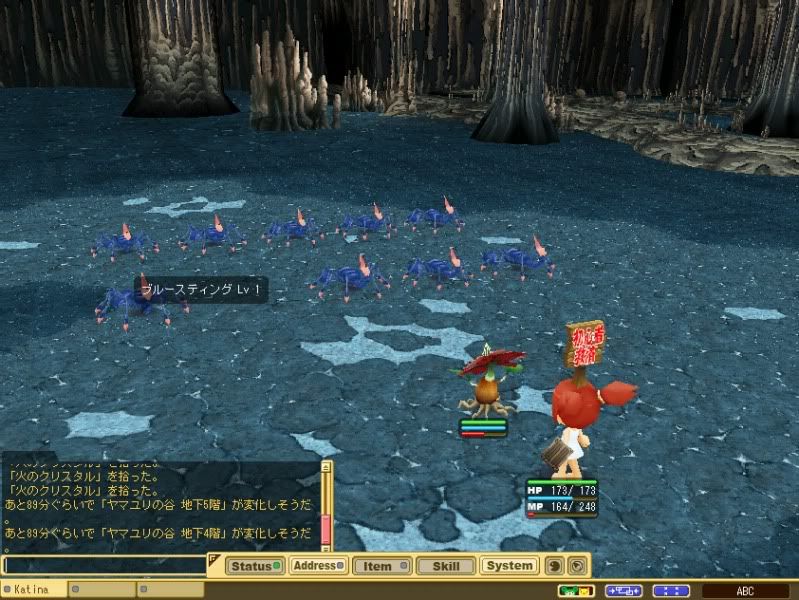Screen dimensions: 799x600
Task: Open the Skill menu
Action: pos(444,566)
